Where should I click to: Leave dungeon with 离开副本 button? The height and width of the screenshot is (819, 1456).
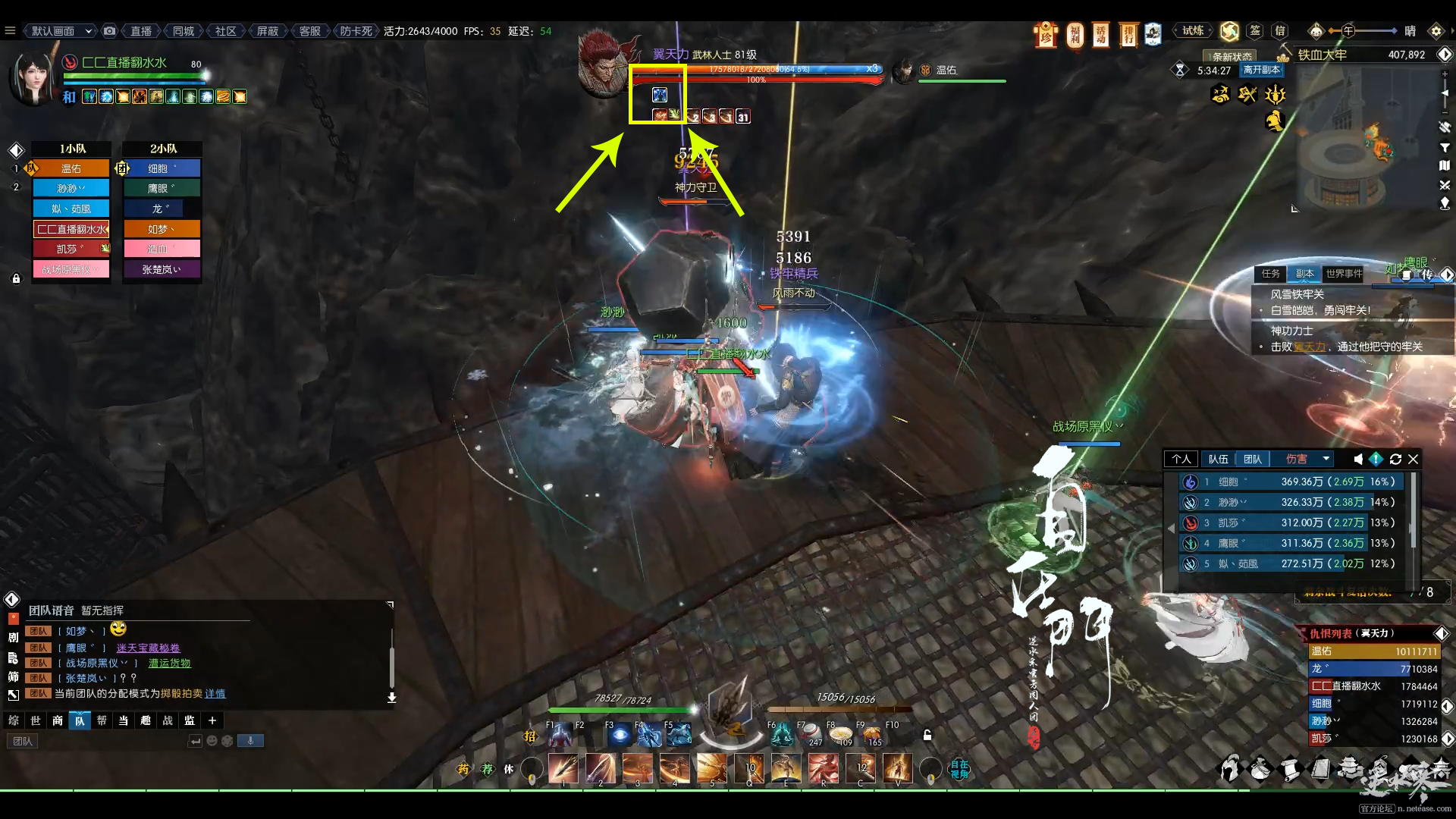1261,70
